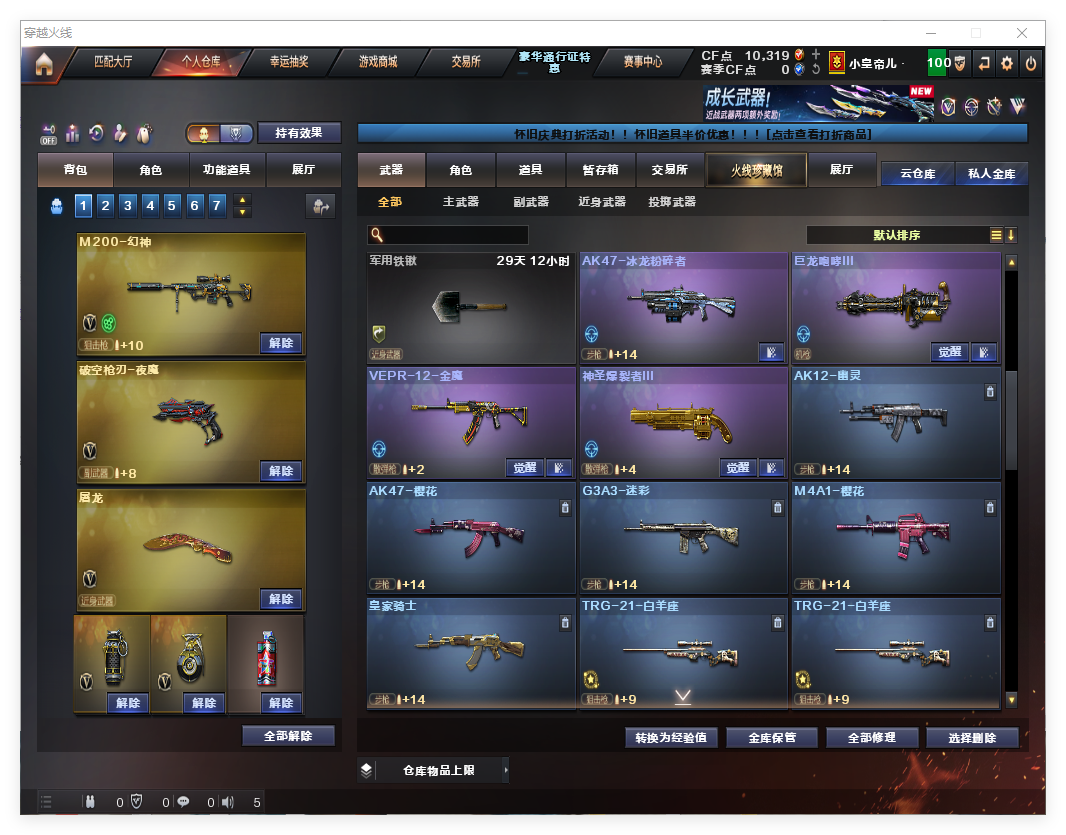Image resolution: width=1066 pixels, height=835 pixels.
Task: Open the 幸运抽奖 lucky draw page
Action: (x=289, y=62)
